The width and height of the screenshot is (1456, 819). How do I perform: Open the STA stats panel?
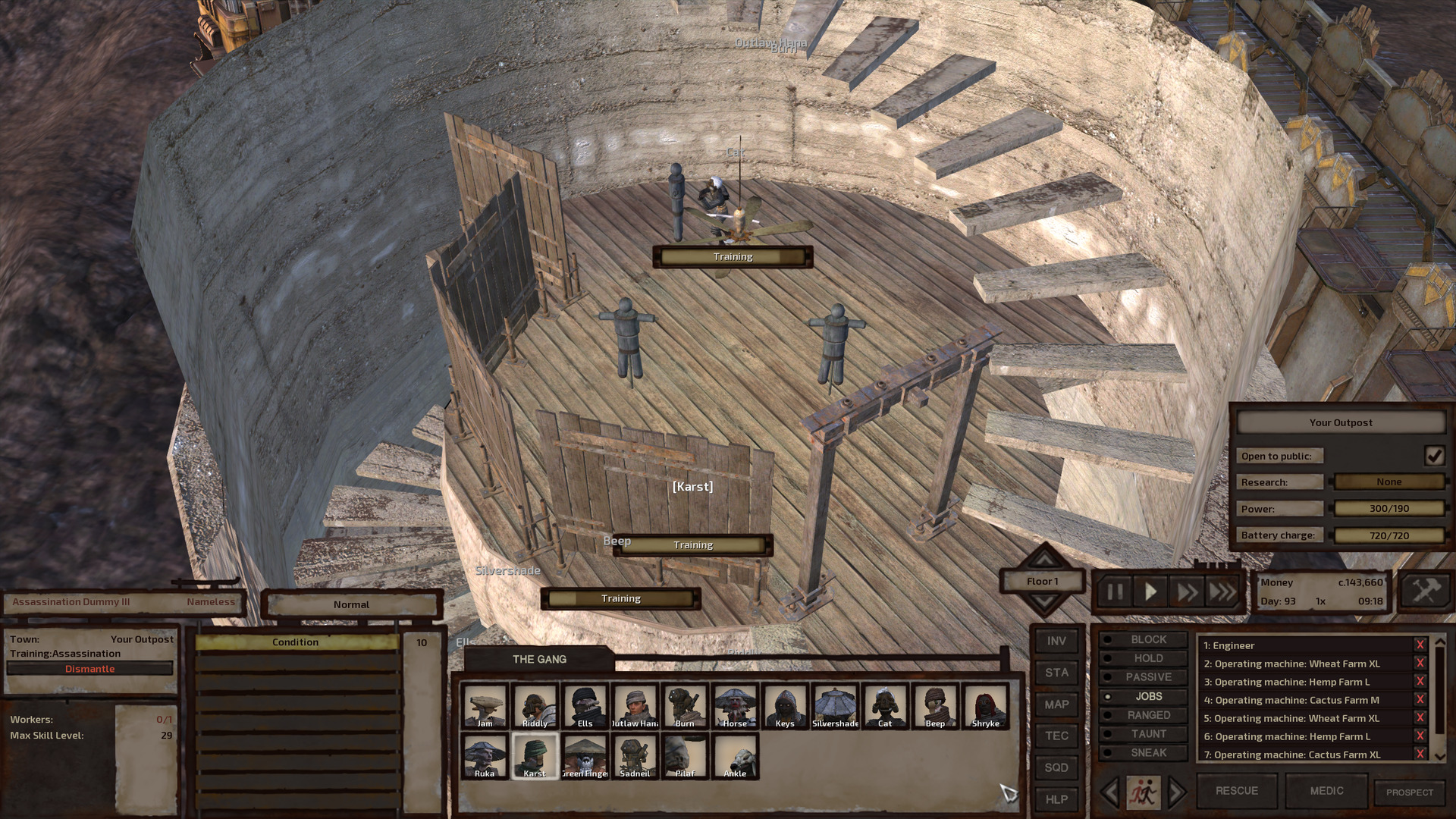[x=1056, y=673]
